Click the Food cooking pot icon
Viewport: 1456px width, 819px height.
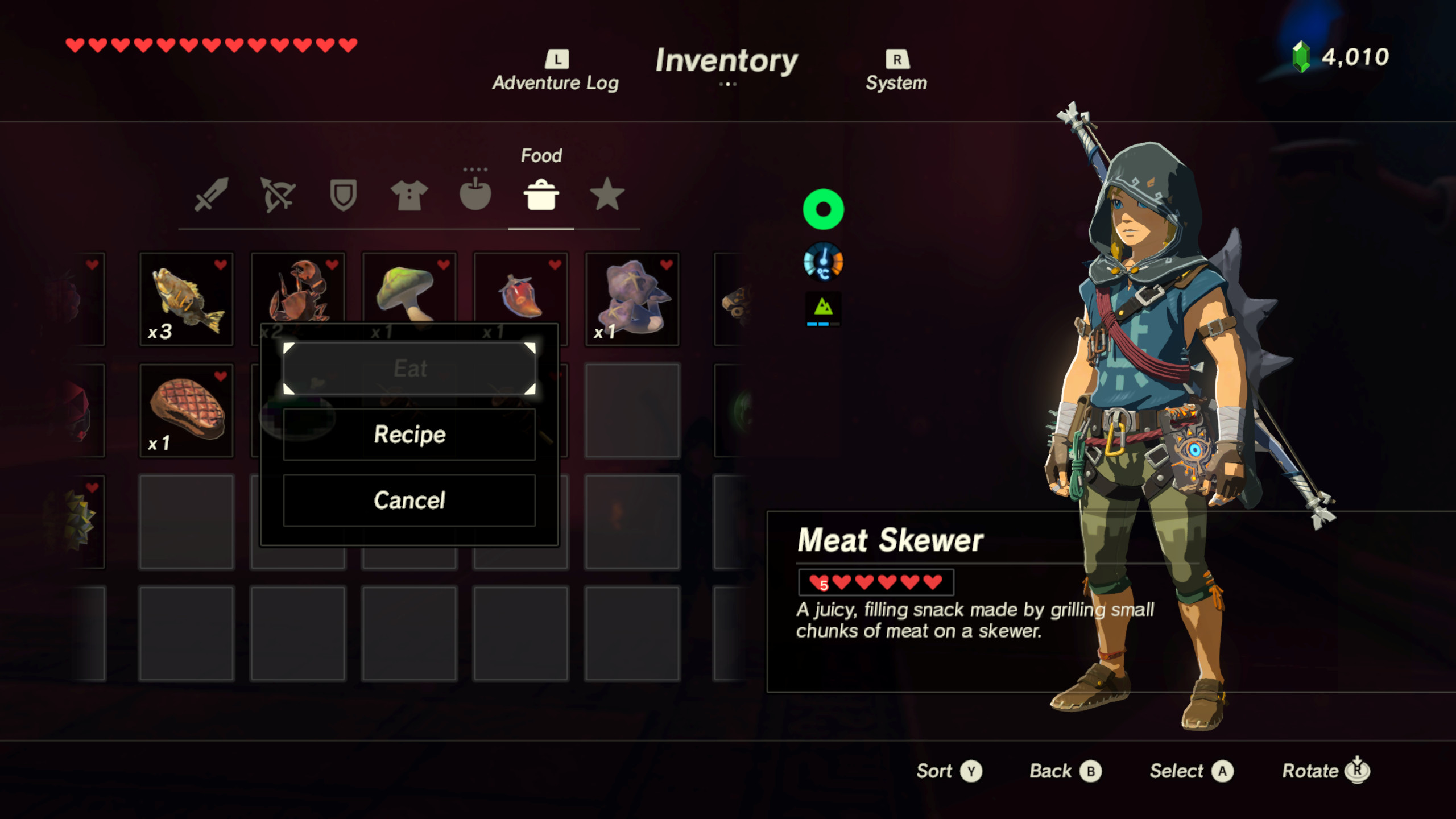point(542,196)
